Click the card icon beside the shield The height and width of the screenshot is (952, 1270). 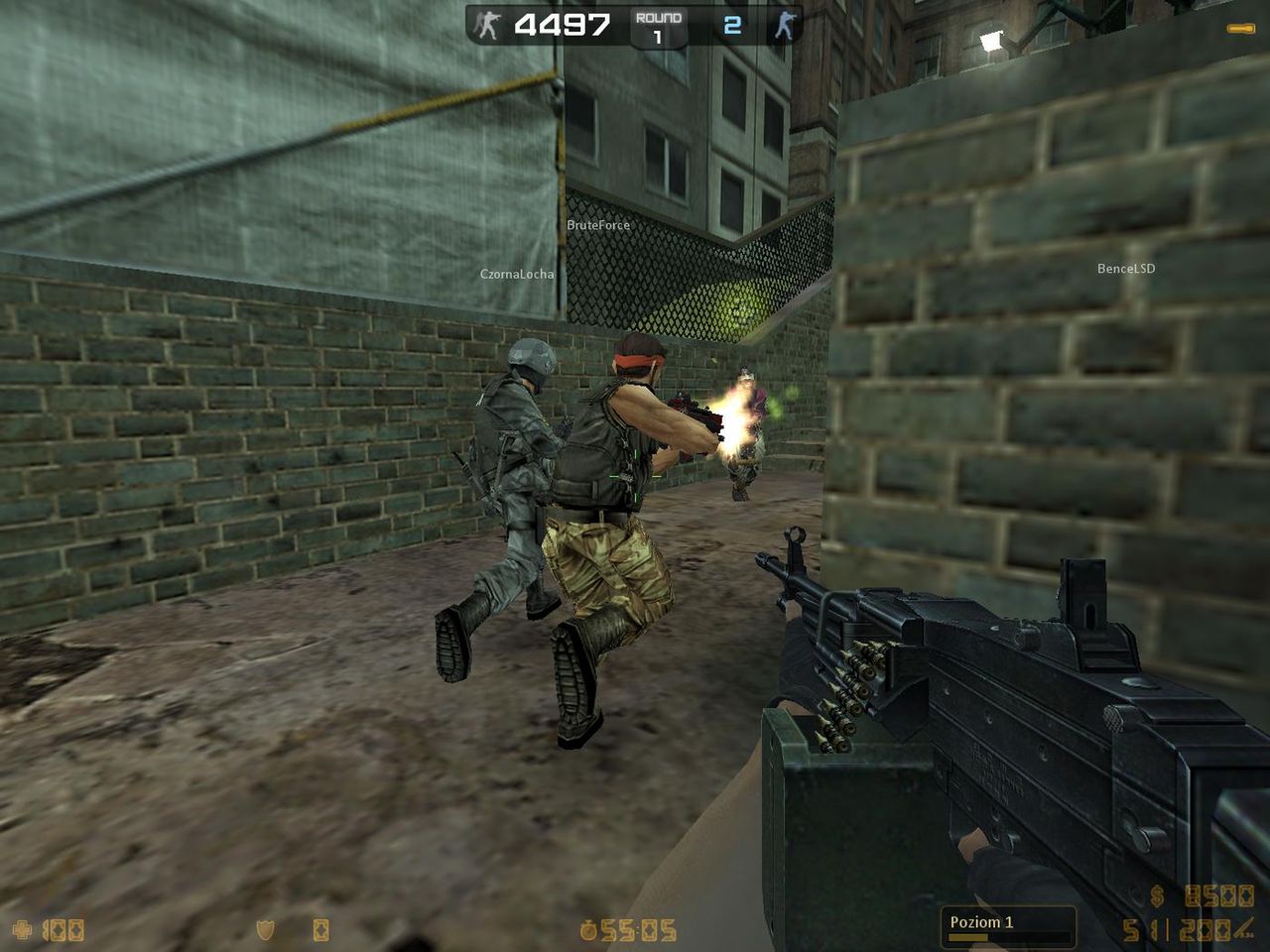[319, 929]
